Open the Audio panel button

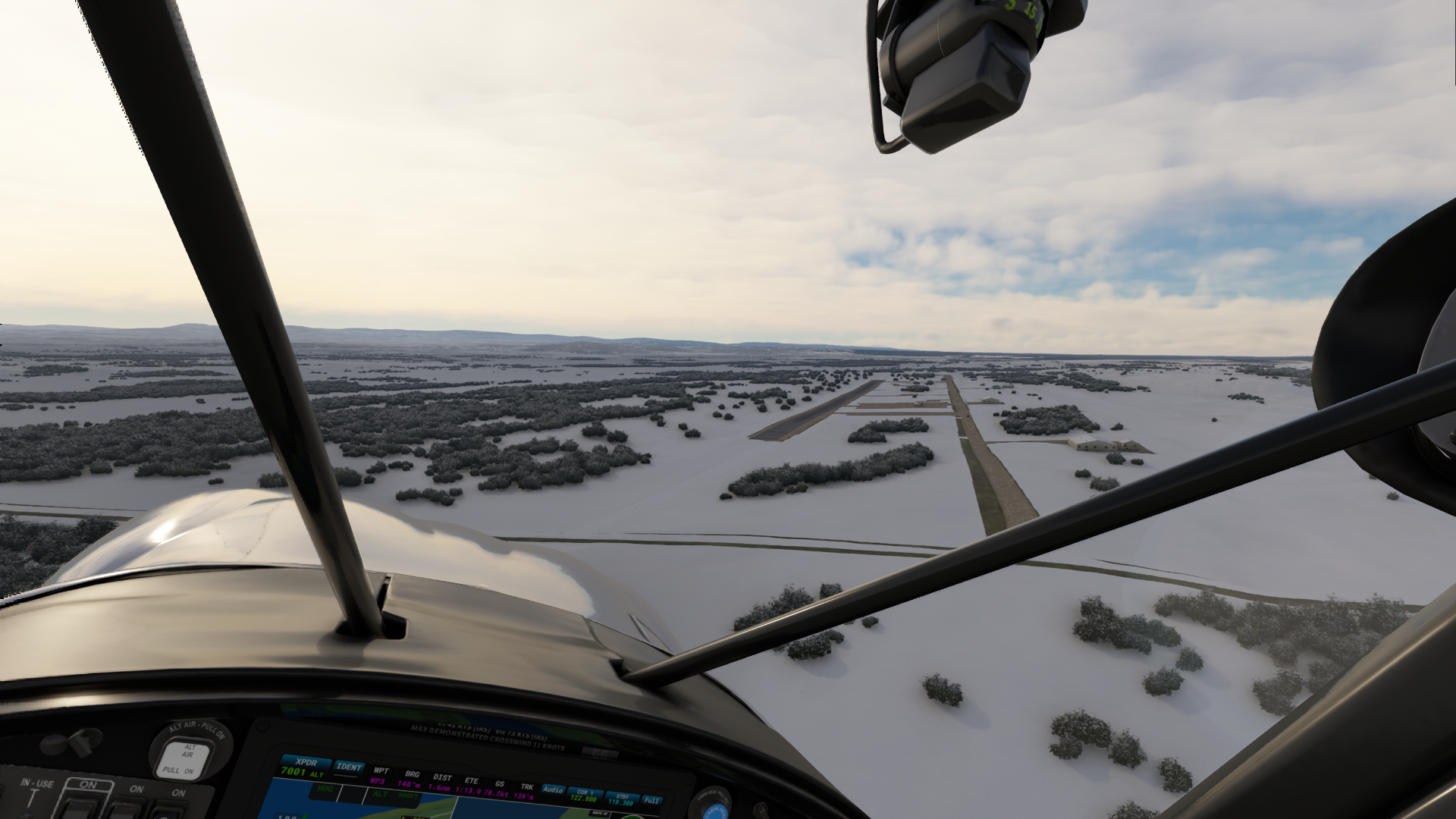[553, 790]
